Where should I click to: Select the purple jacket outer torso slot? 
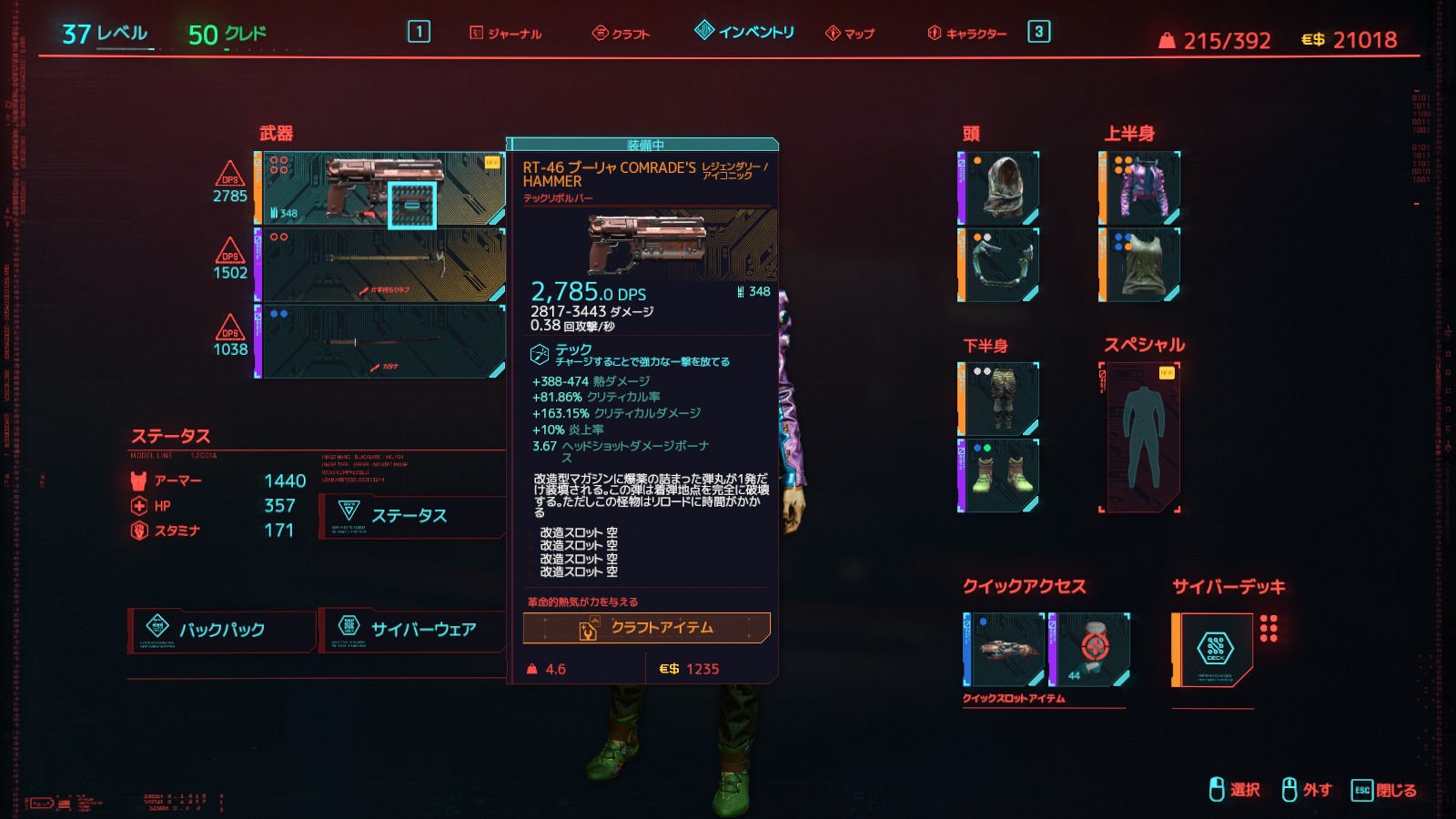pyautogui.click(x=1141, y=188)
